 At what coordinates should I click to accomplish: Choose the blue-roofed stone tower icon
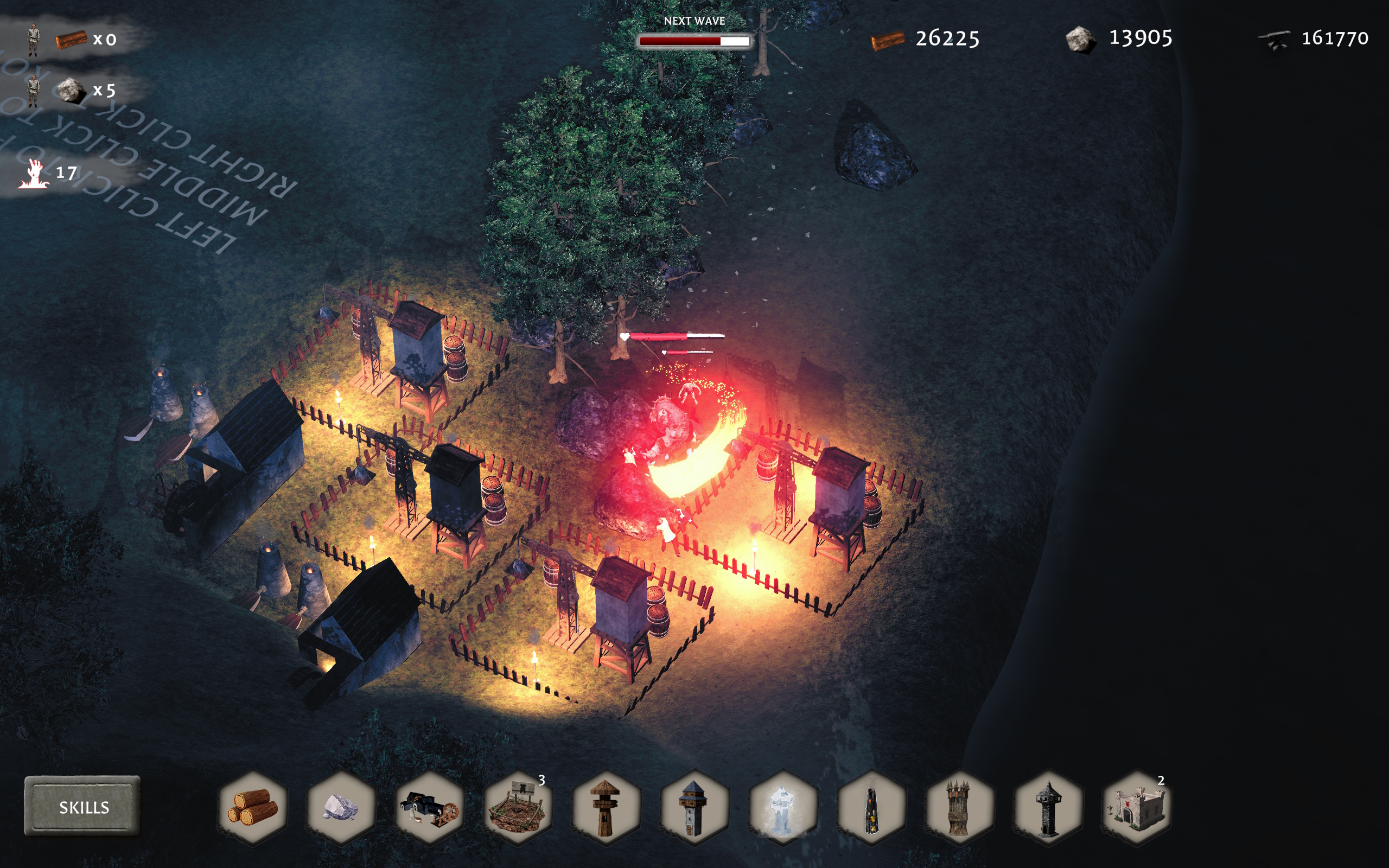coord(694,807)
